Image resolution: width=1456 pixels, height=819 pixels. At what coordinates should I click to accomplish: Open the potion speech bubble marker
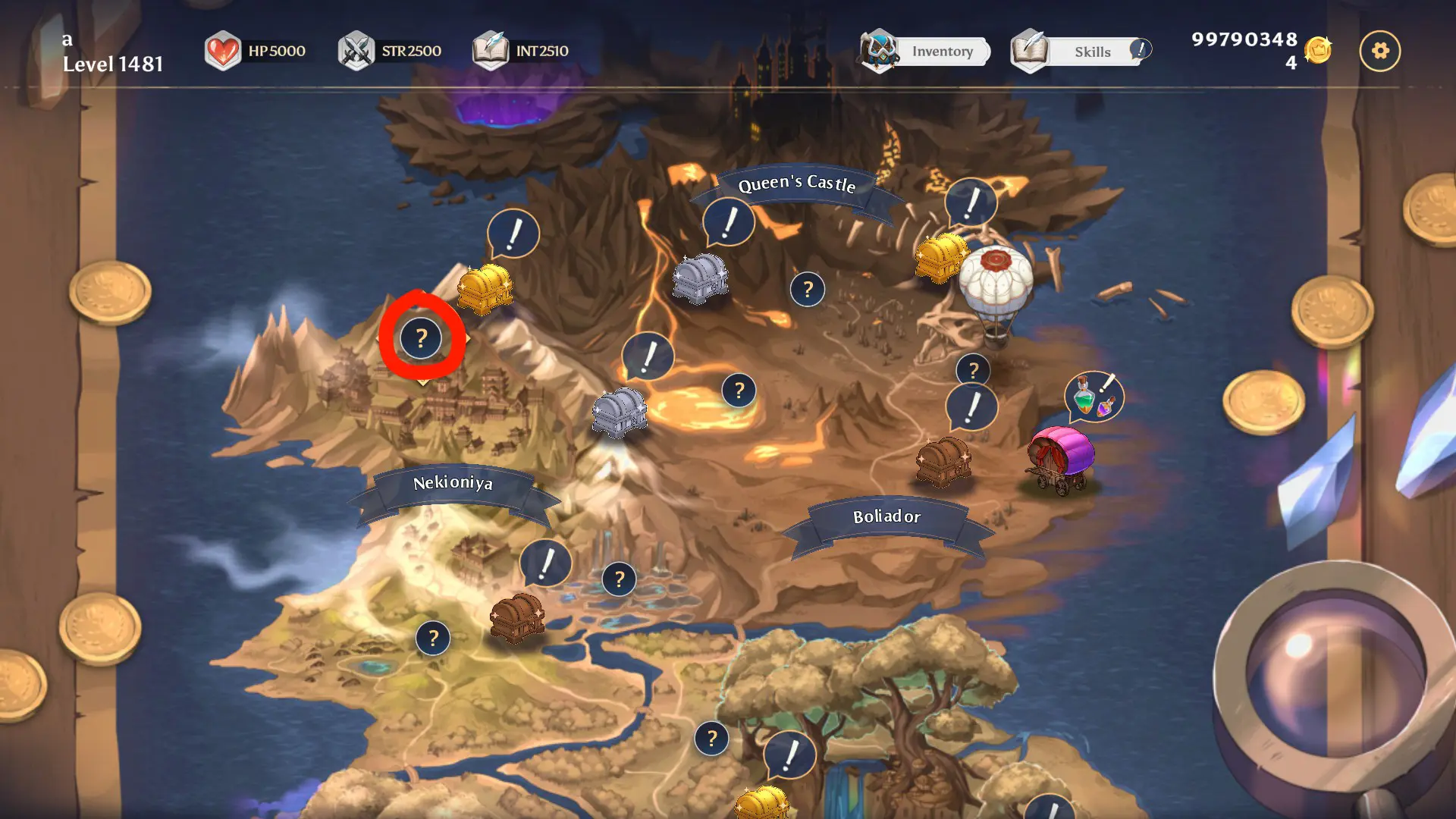click(1094, 396)
